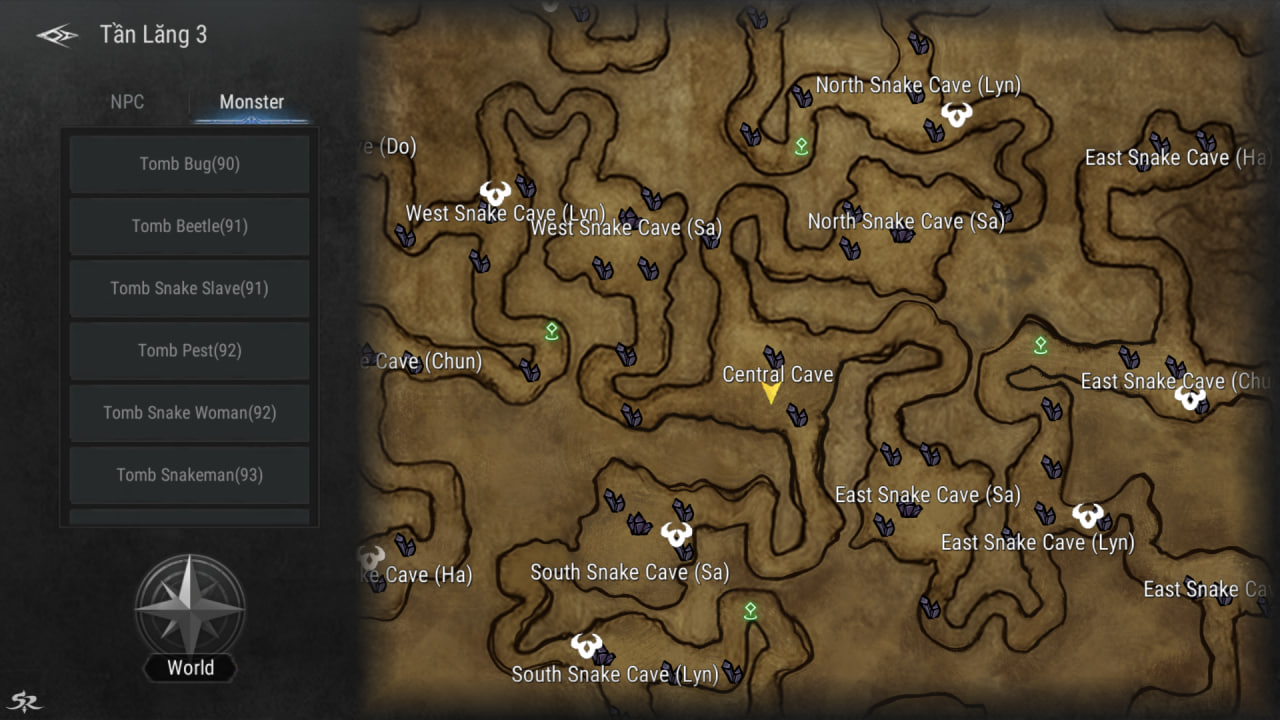Select the South Snake Cave (Lyn) boss marker
Image resolution: width=1280 pixels, height=720 pixels.
(x=586, y=645)
